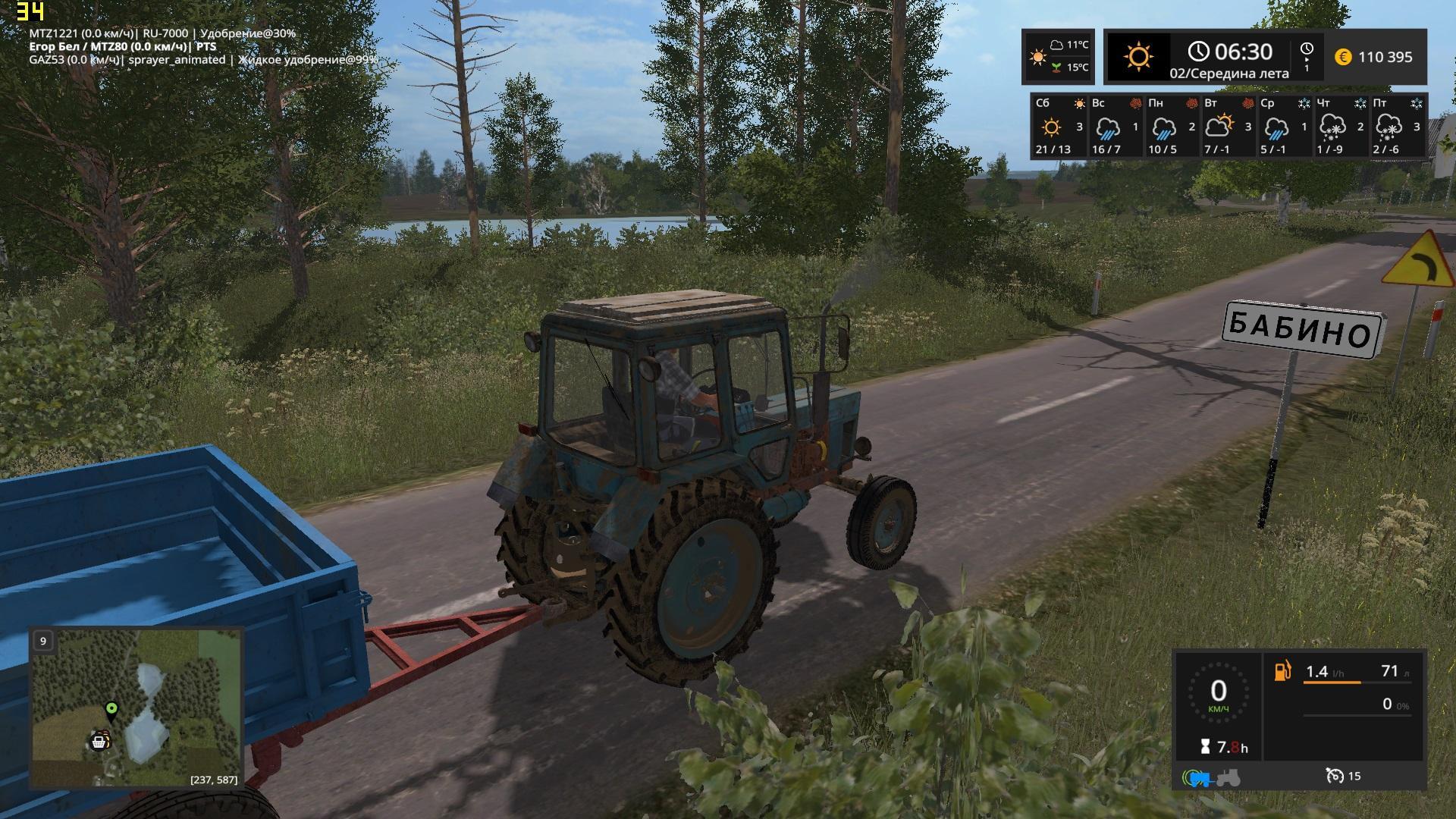Click the time scale clock icon
The height and width of the screenshot is (819, 1456).
point(1307,51)
